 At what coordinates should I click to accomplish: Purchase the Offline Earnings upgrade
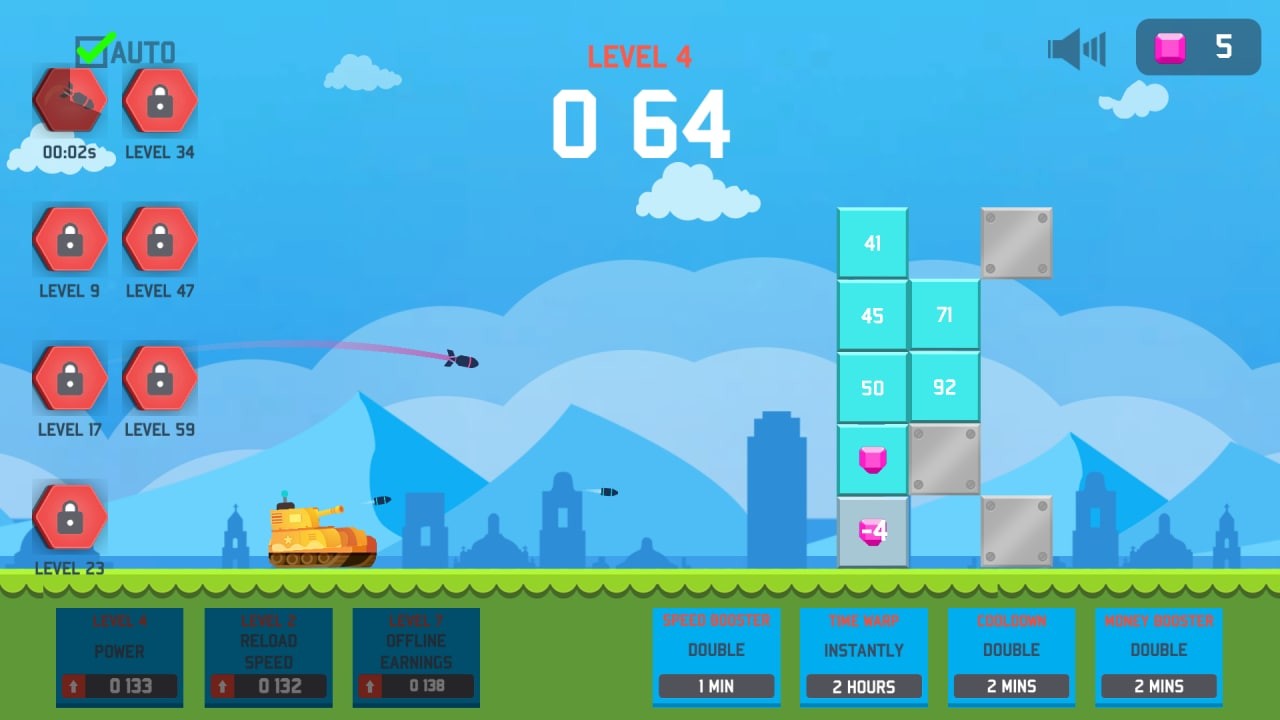pos(415,657)
